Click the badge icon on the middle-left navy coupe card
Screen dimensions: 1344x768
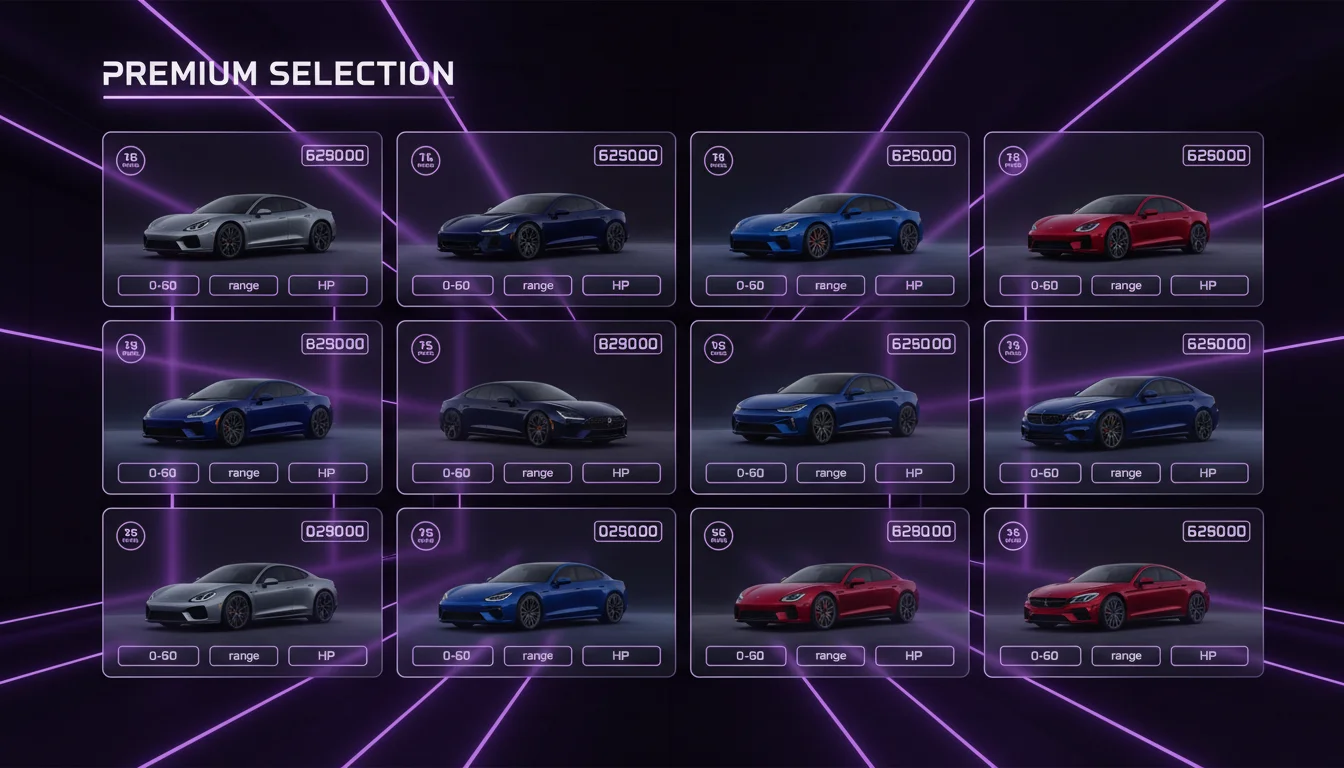click(x=130, y=349)
